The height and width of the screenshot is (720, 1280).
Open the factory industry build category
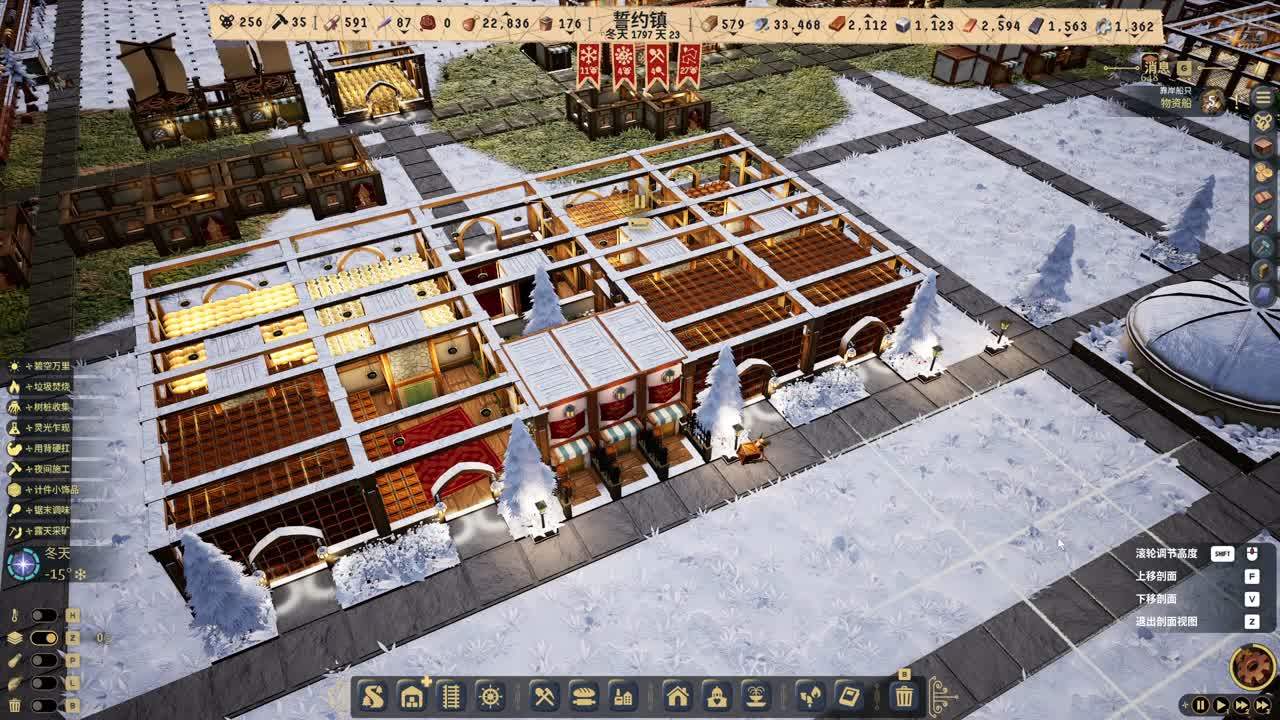[622, 696]
